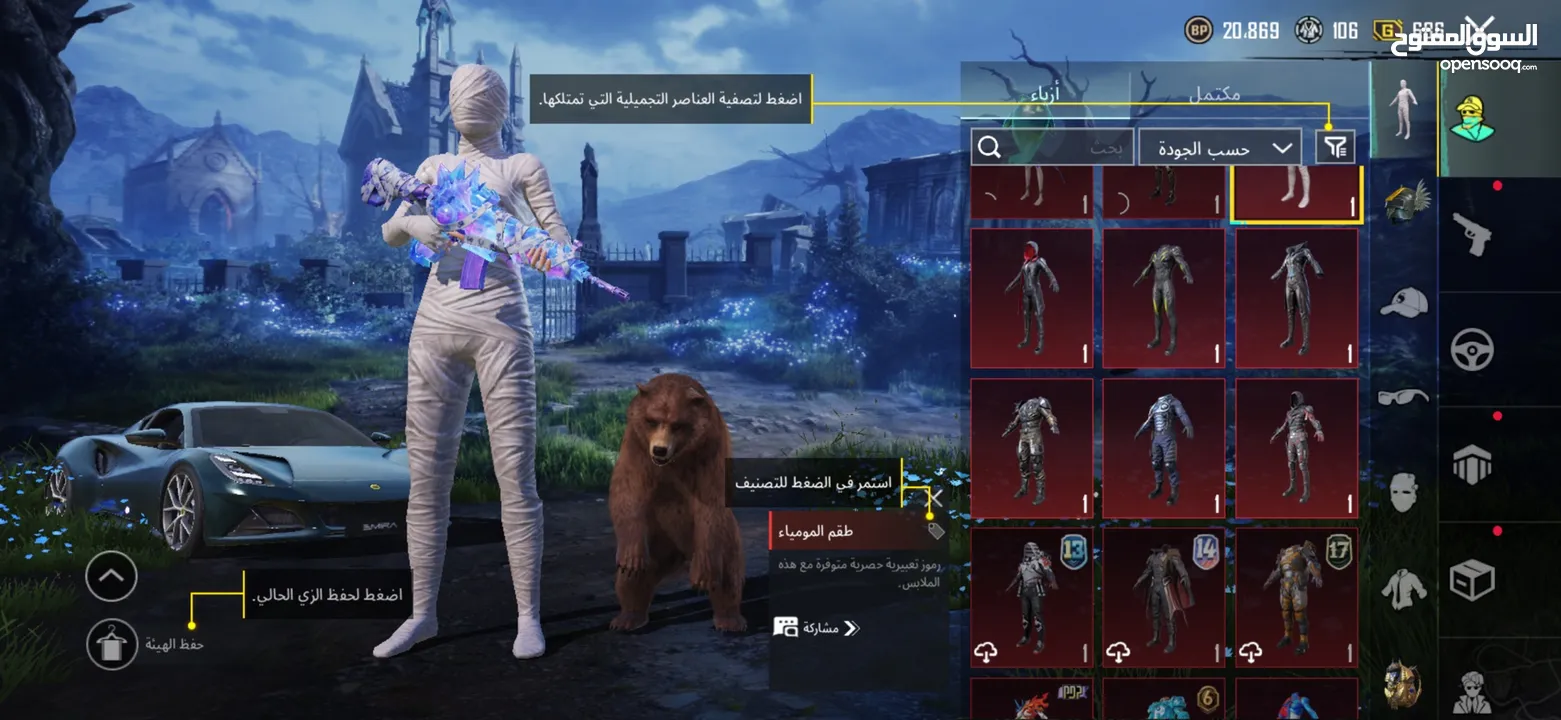Select the mask category icon
Viewport: 1561px width, 720px height.
tap(1402, 488)
